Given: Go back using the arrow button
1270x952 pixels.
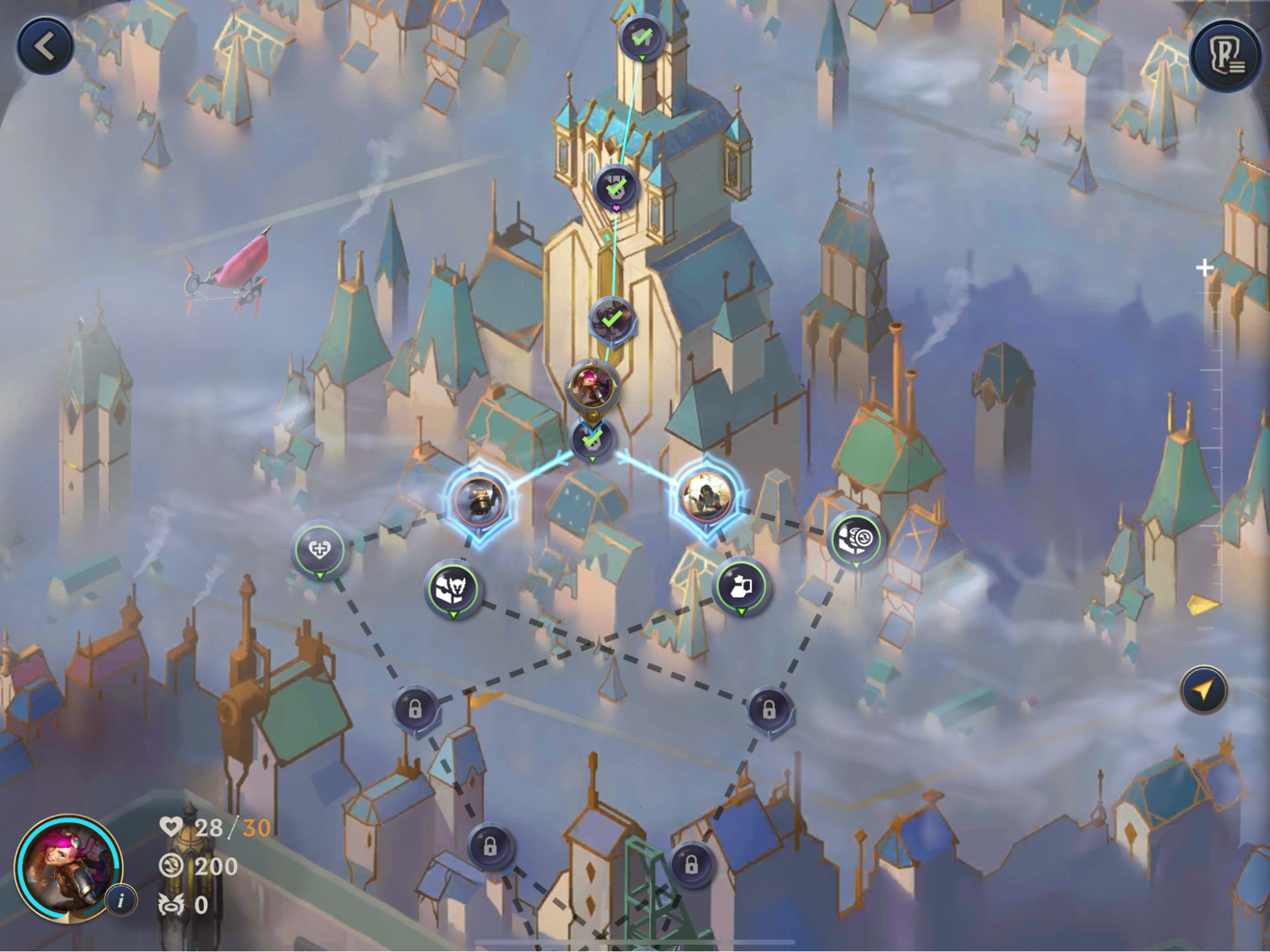Looking at the screenshot, I should (45, 46).
